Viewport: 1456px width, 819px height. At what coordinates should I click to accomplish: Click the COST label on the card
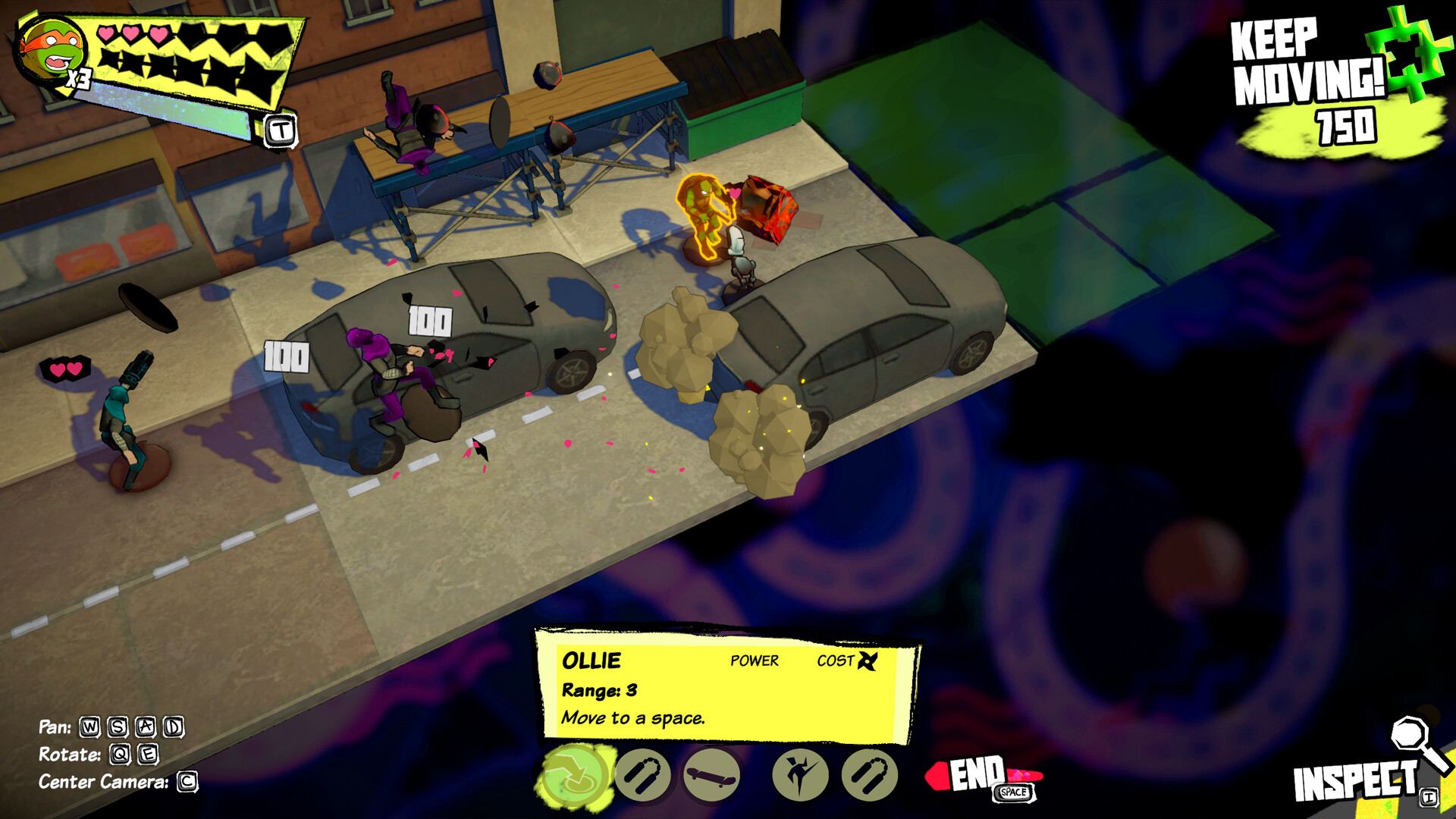pos(836,661)
